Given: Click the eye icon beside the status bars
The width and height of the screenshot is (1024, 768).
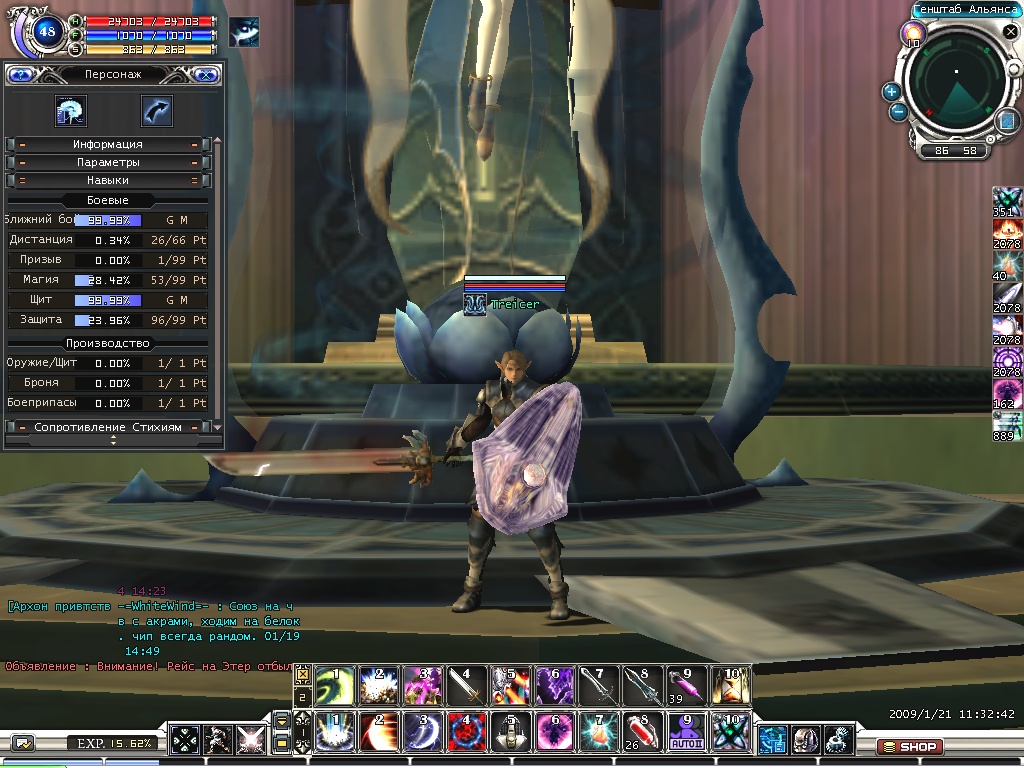Looking at the screenshot, I should click(243, 31).
